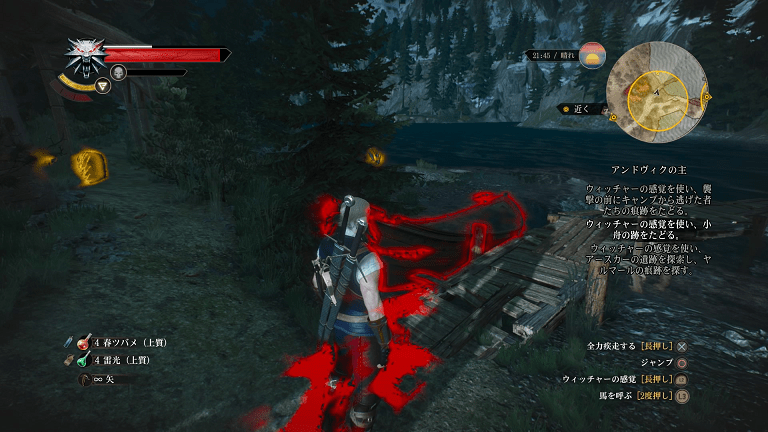Select the active witcher sign icon
The image size is (768, 432).
pyautogui.click(x=103, y=87)
